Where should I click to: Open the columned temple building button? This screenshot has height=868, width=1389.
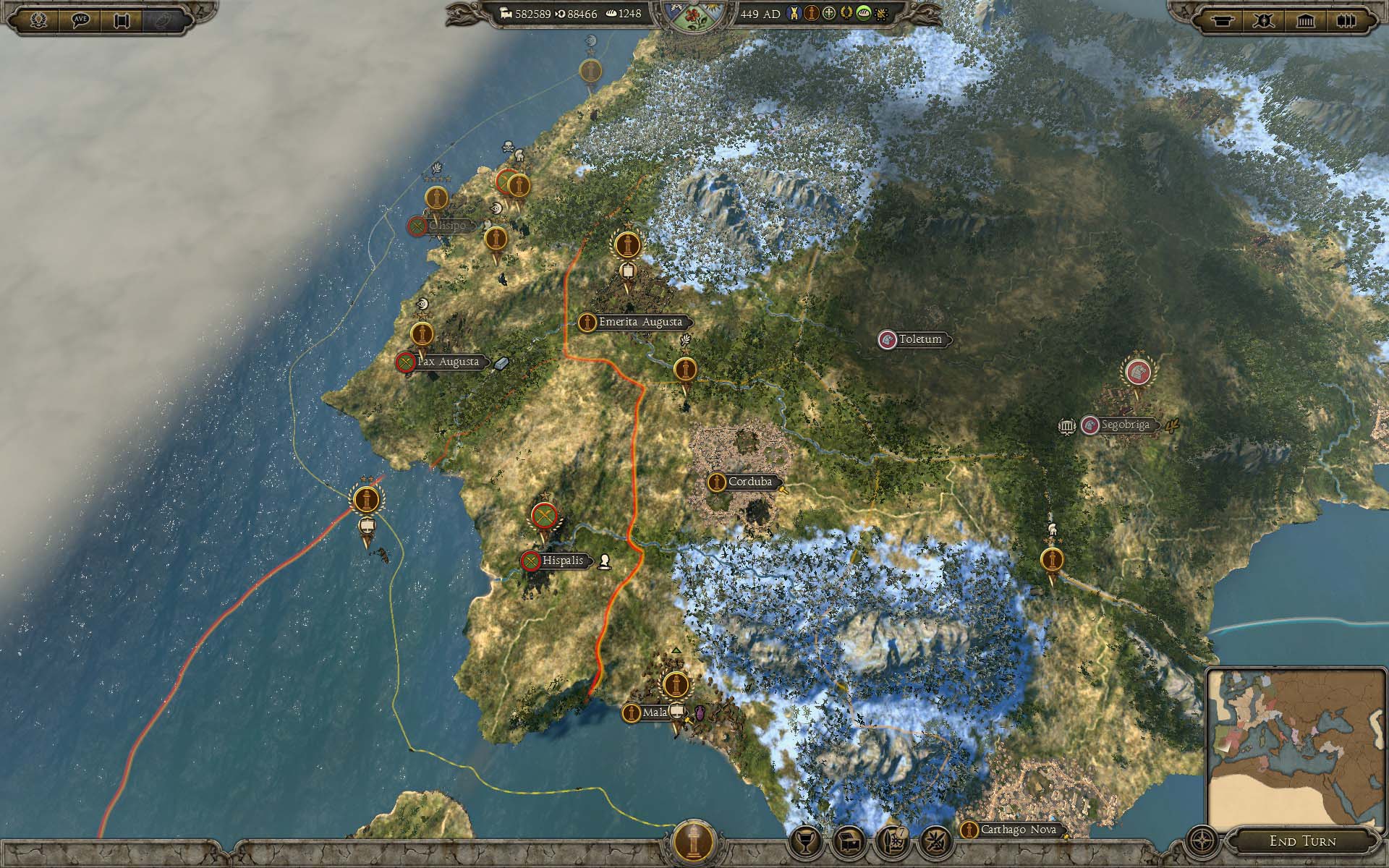point(1306,21)
